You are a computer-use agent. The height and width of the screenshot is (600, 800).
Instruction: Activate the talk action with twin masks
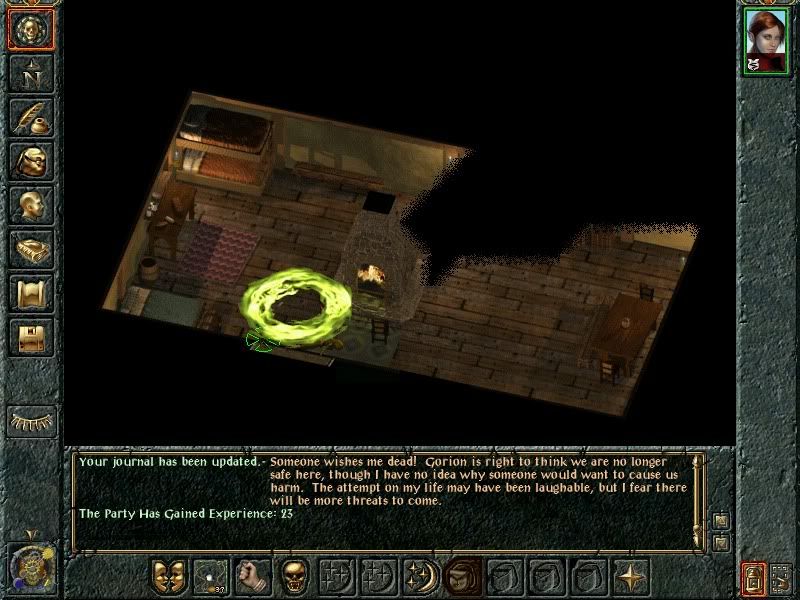(x=168, y=576)
